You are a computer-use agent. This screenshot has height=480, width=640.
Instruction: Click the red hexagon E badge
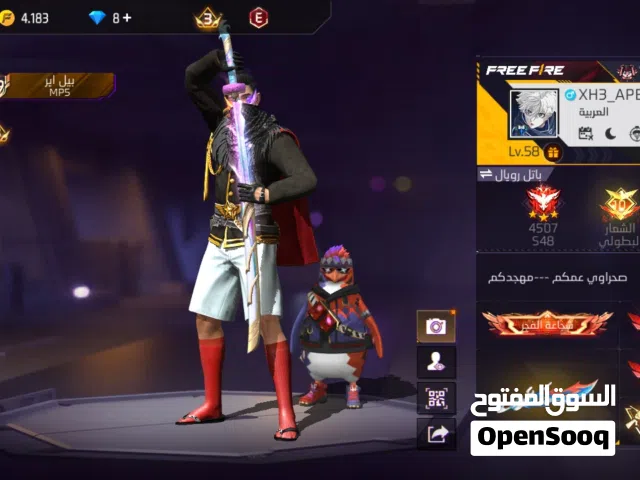[258, 18]
